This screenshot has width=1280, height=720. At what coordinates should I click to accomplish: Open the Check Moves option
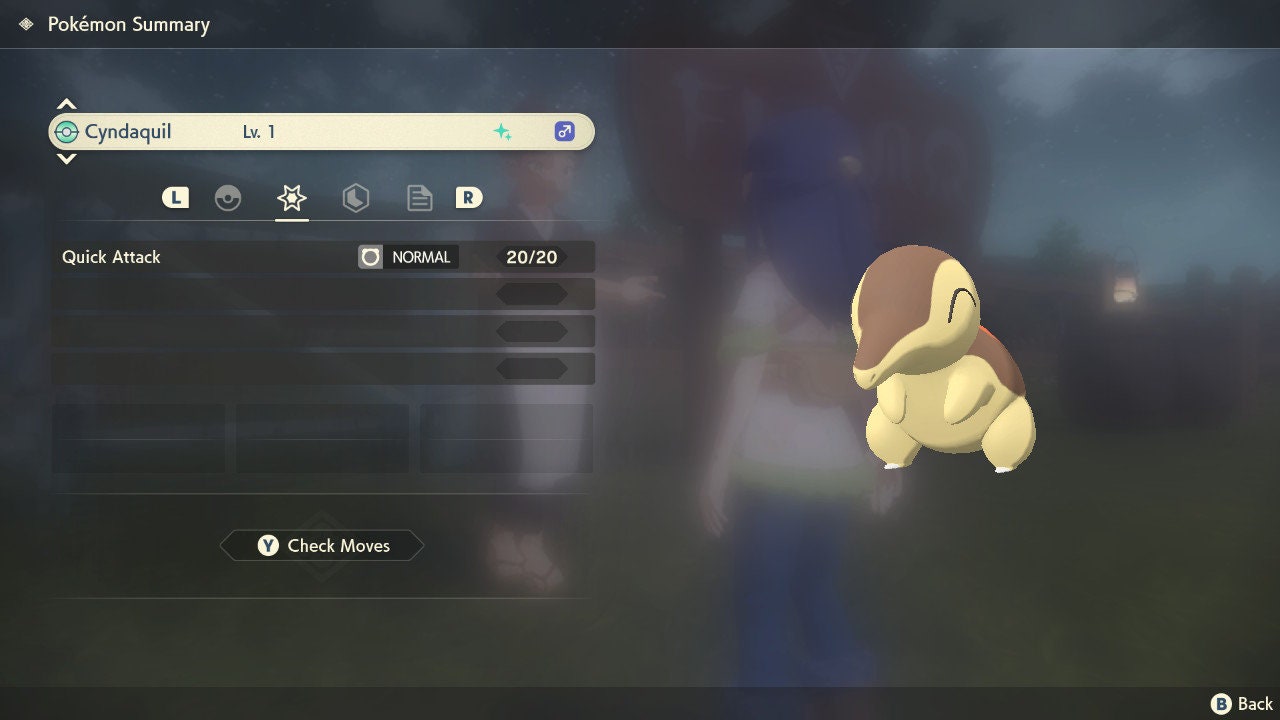[x=322, y=546]
